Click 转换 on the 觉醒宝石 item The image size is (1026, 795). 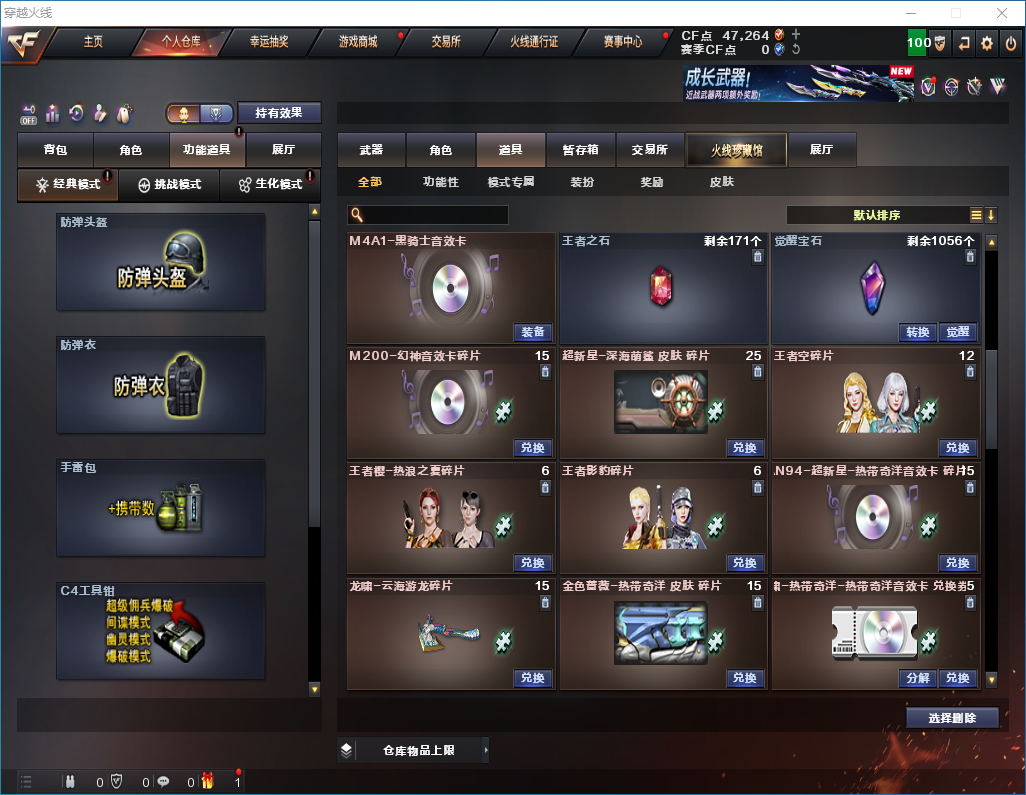(x=917, y=332)
